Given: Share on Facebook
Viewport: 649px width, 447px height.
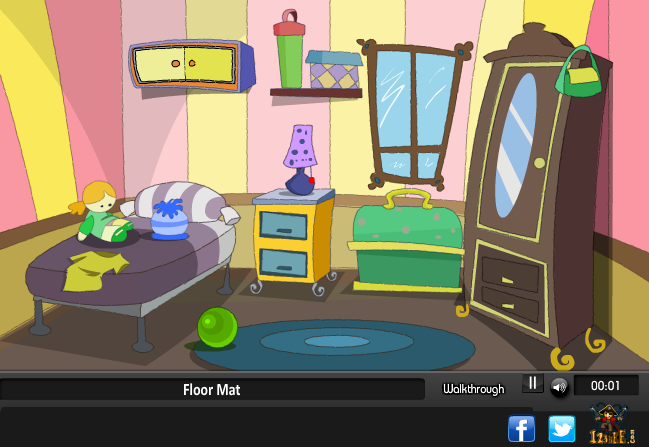Looking at the screenshot, I should click(522, 429).
